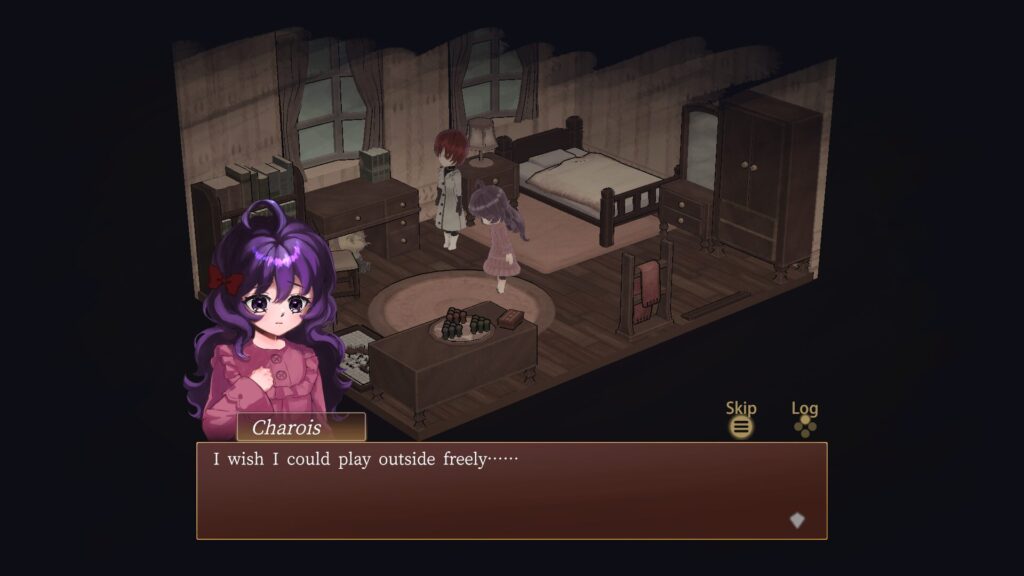
Task: Advance dialogue using the diamond indicator
Action: (x=797, y=520)
